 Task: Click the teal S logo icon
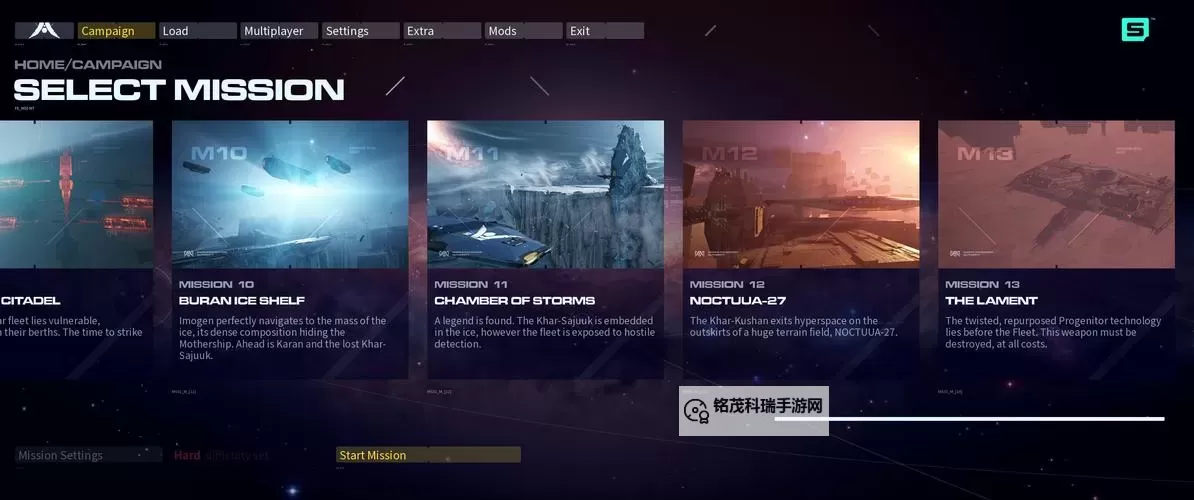pyautogui.click(x=1135, y=30)
